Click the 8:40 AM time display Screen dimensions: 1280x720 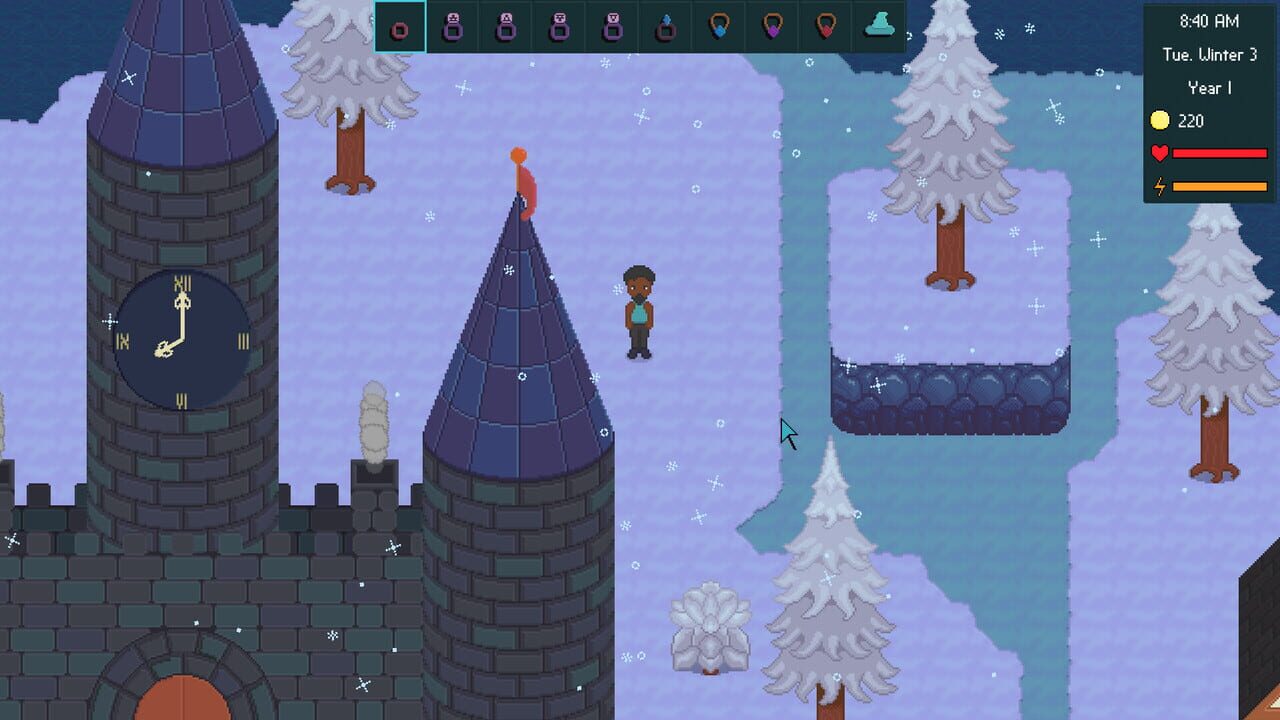point(1210,22)
